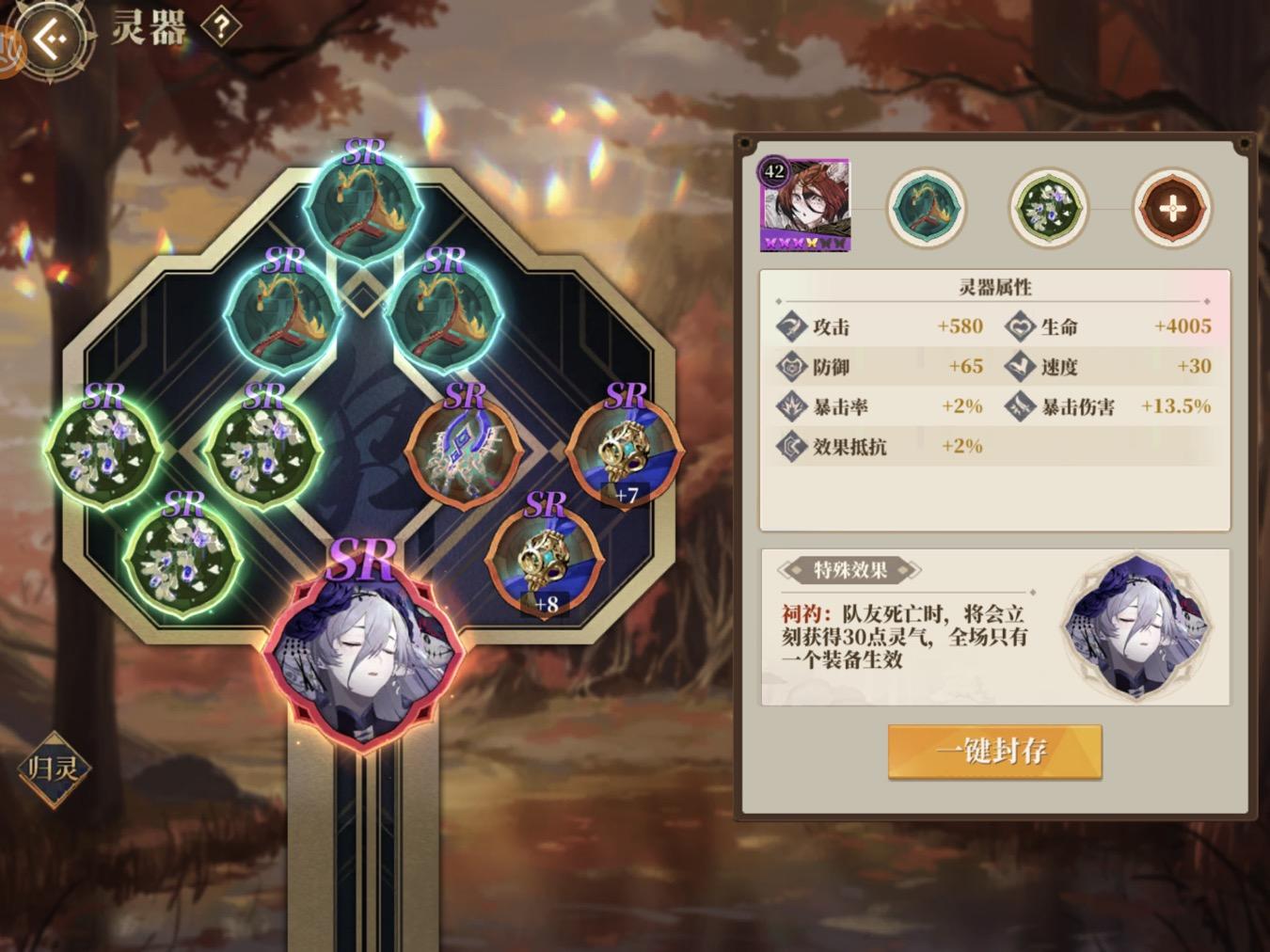Click the 暴击伤害 crit damage icon
The image size is (1270, 952).
pyautogui.click(x=1021, y=406)
